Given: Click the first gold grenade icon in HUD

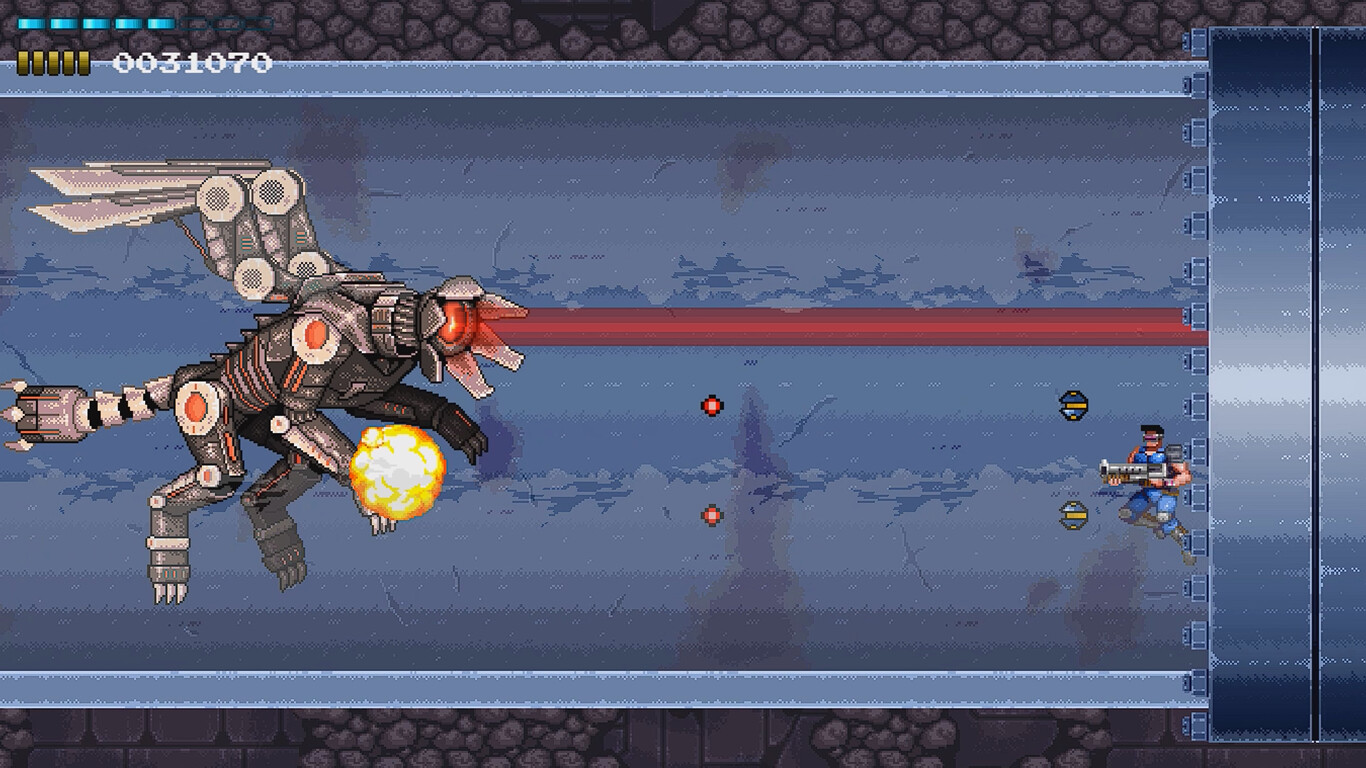Looking at the screenshot, I should click(21, 62).
